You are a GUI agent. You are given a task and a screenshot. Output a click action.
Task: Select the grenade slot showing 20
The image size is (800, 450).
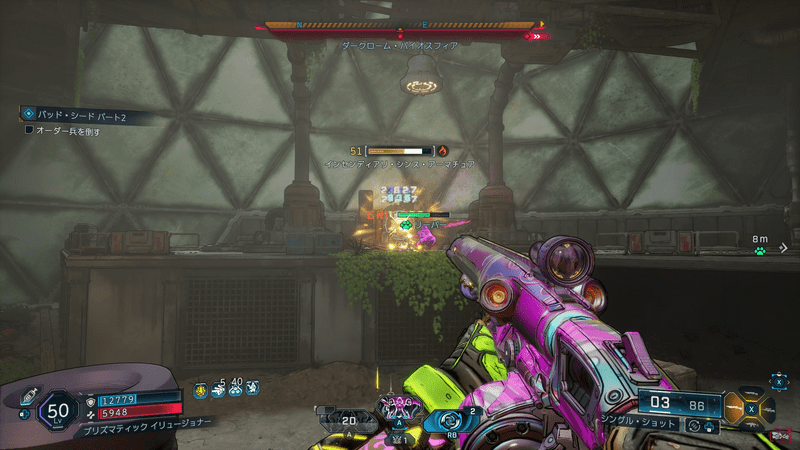tap(340, 420)
